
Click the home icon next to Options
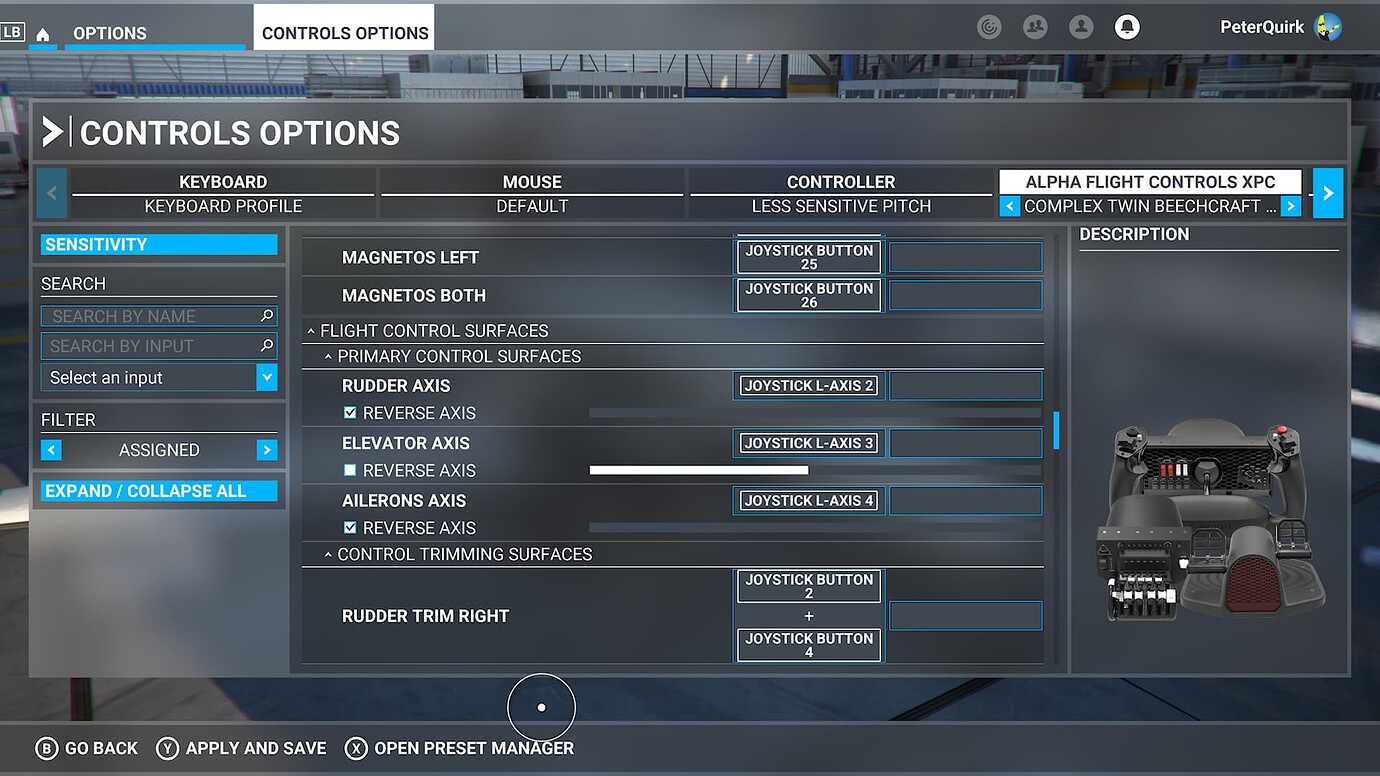click(x=42, y=32)
